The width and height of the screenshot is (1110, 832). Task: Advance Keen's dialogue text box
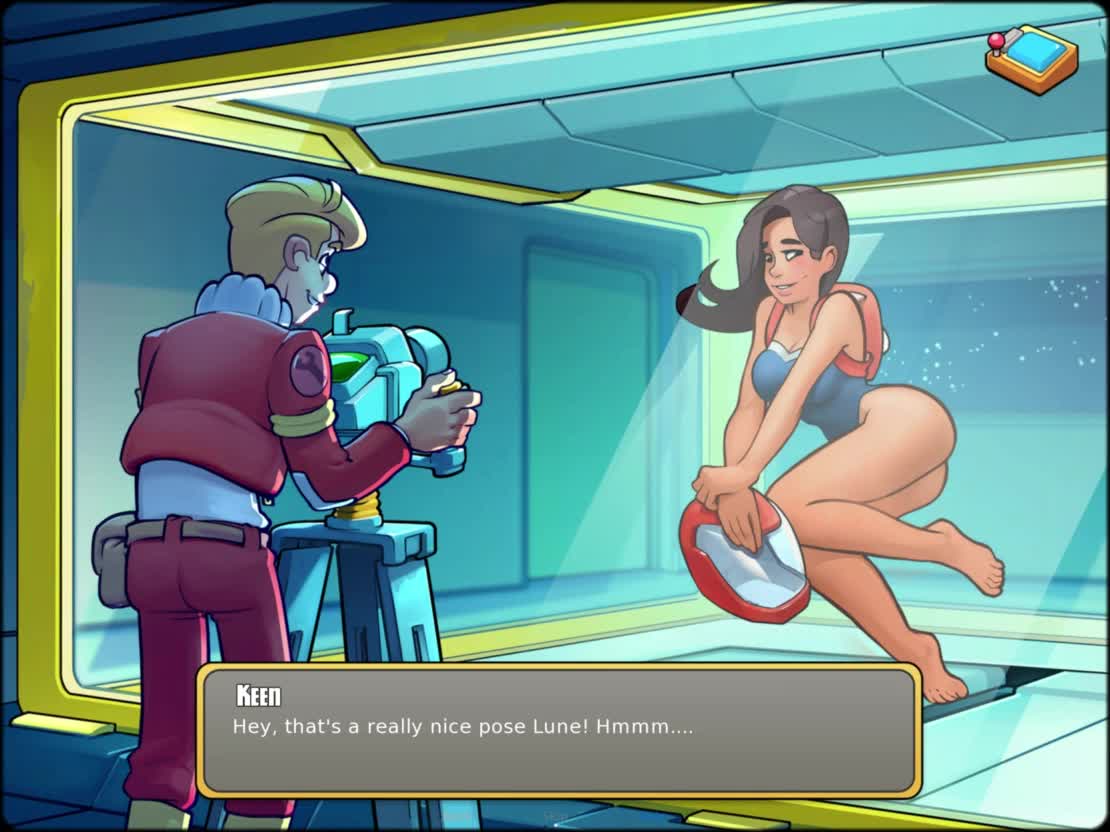coord(558,730)
